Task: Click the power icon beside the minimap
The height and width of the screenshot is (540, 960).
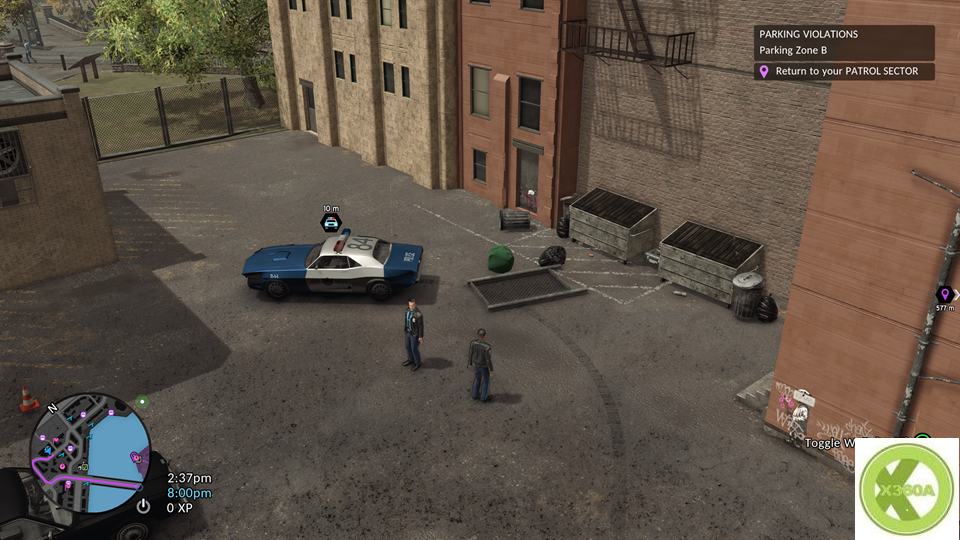Action: coord(143,506)
